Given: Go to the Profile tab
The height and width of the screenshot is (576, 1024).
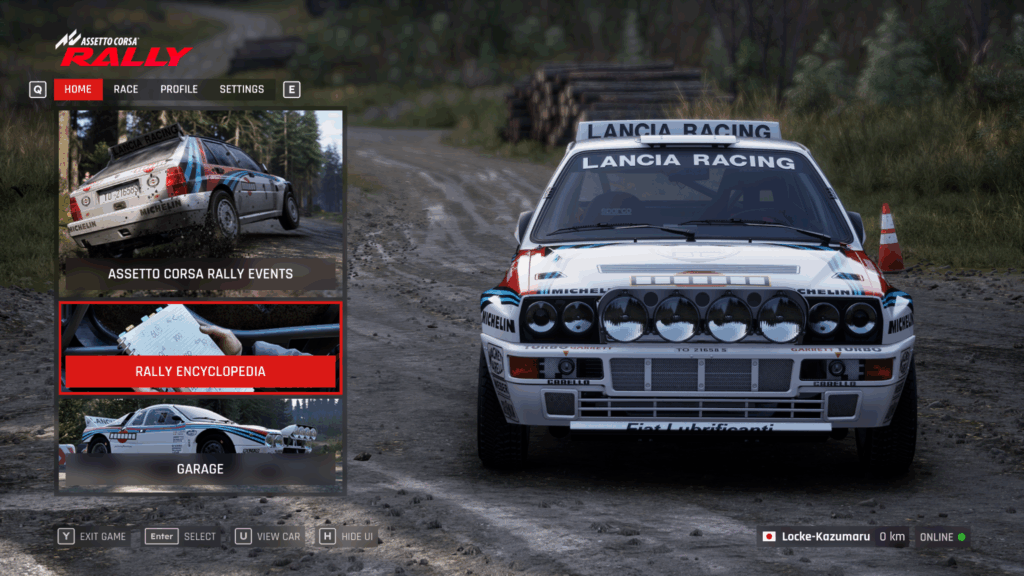Looking at the screenshot, I should point(179,89).
